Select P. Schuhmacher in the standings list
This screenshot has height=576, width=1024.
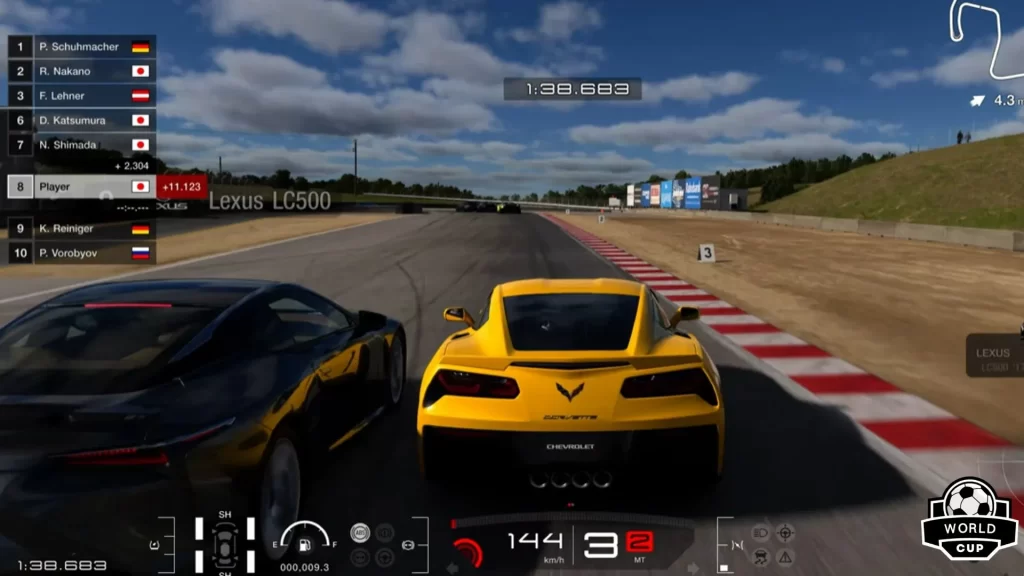click(82, 47)
